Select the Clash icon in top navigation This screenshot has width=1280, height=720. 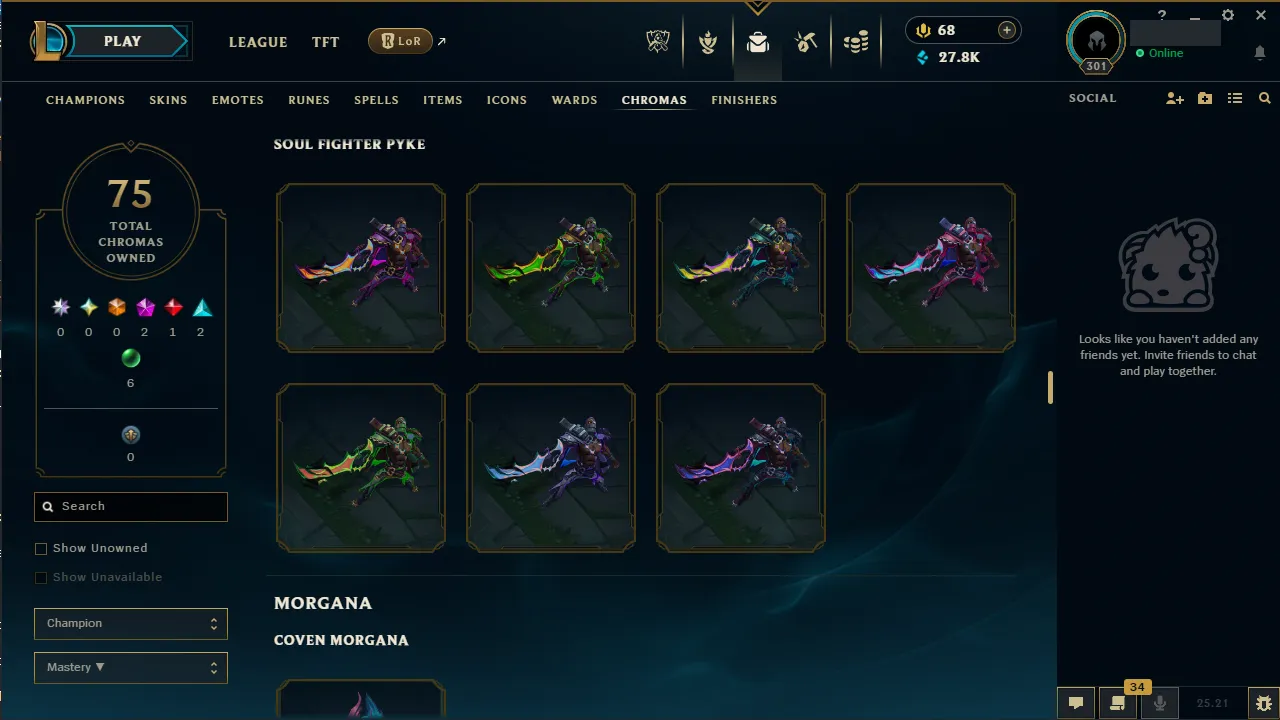708,42
